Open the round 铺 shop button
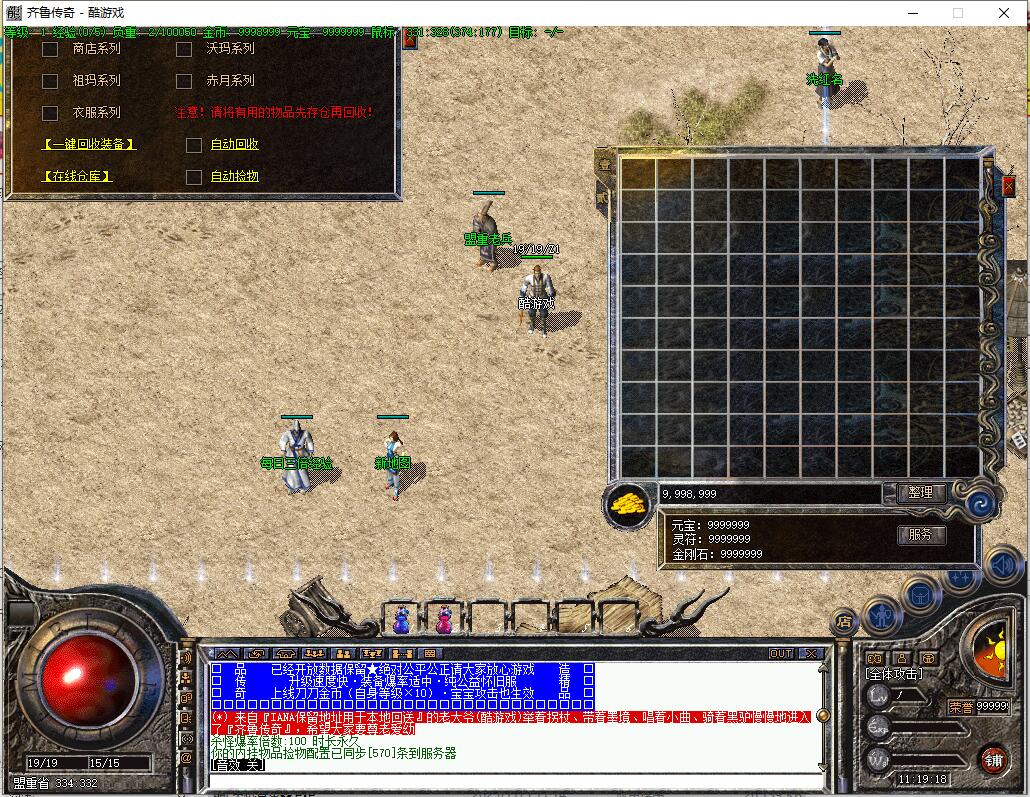The image size is (1030, 797). pos(992,760)
